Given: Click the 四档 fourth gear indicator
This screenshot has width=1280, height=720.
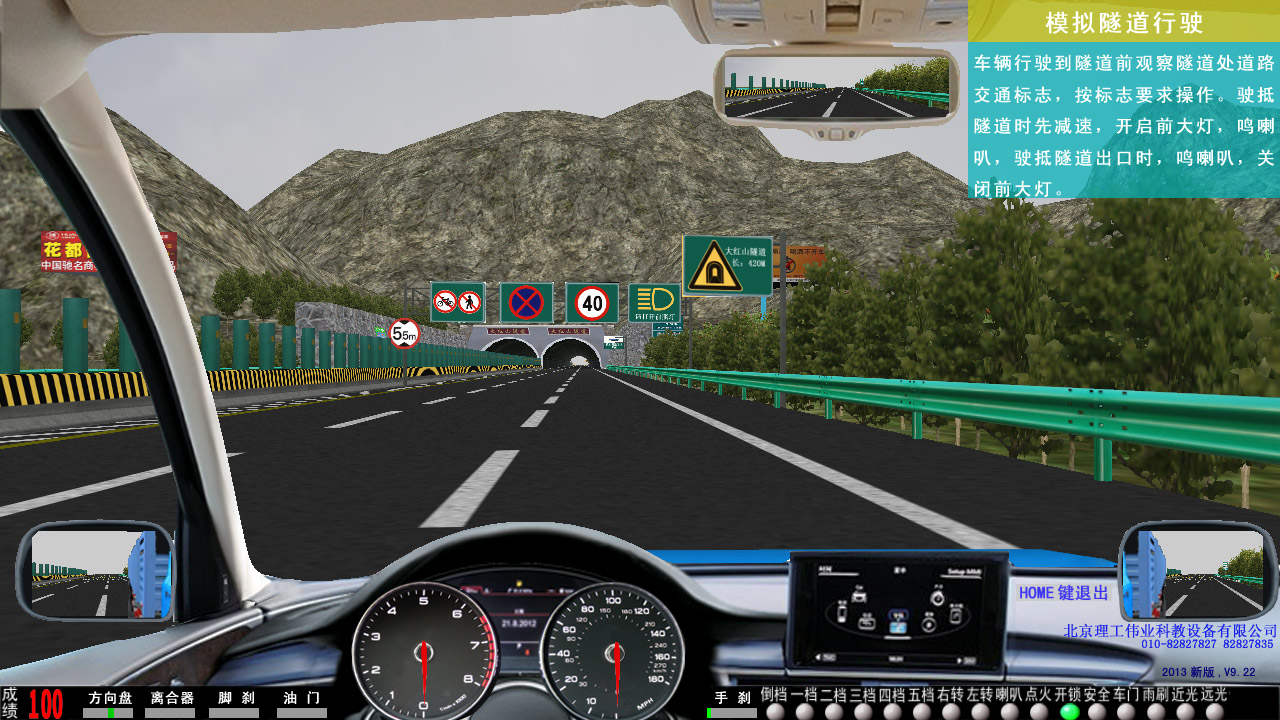Looking at the screenshot, I should pyautogui.click(x=893, y=711).
